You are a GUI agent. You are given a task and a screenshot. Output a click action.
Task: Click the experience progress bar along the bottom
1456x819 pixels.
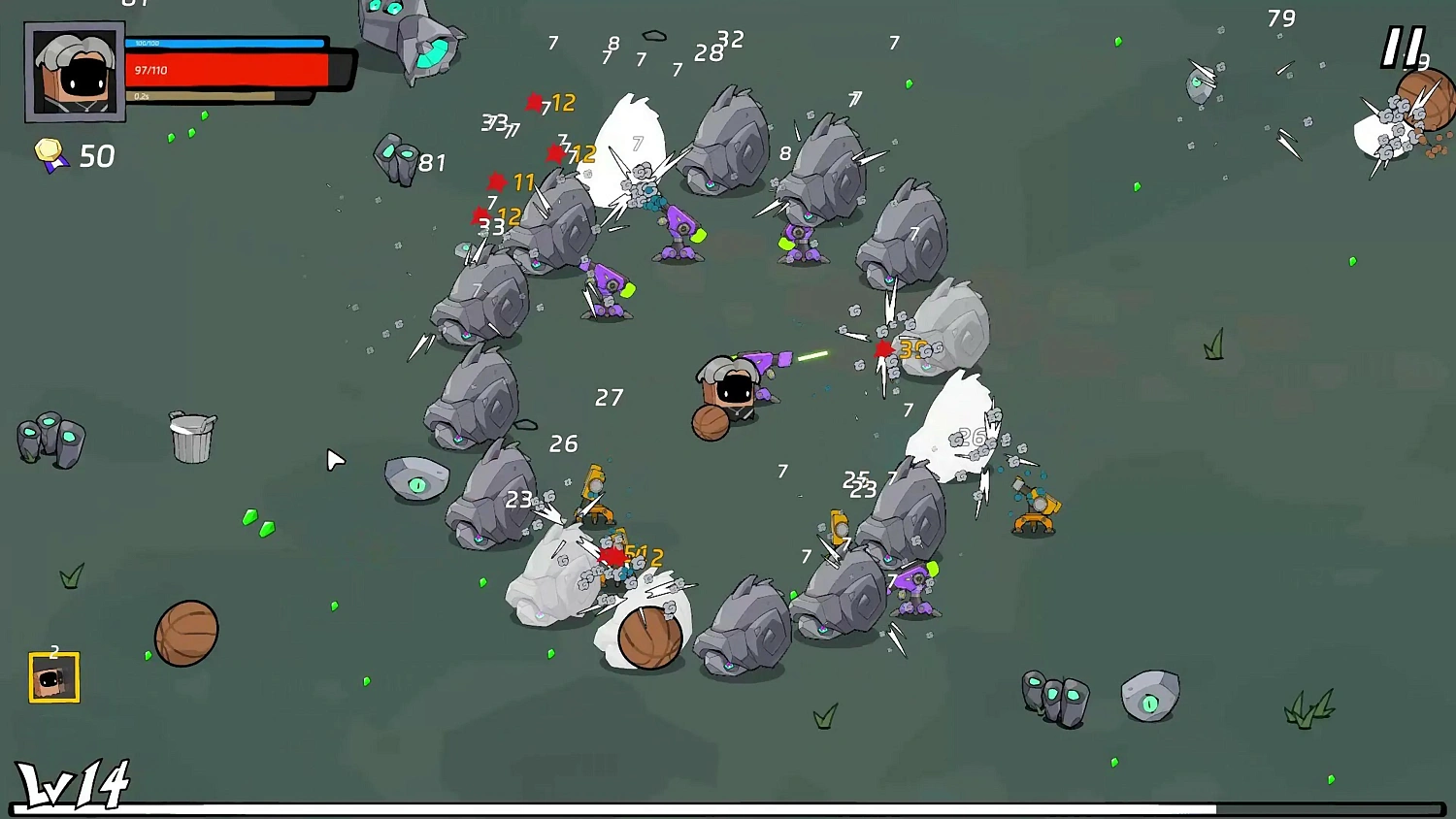pos(728,808)
